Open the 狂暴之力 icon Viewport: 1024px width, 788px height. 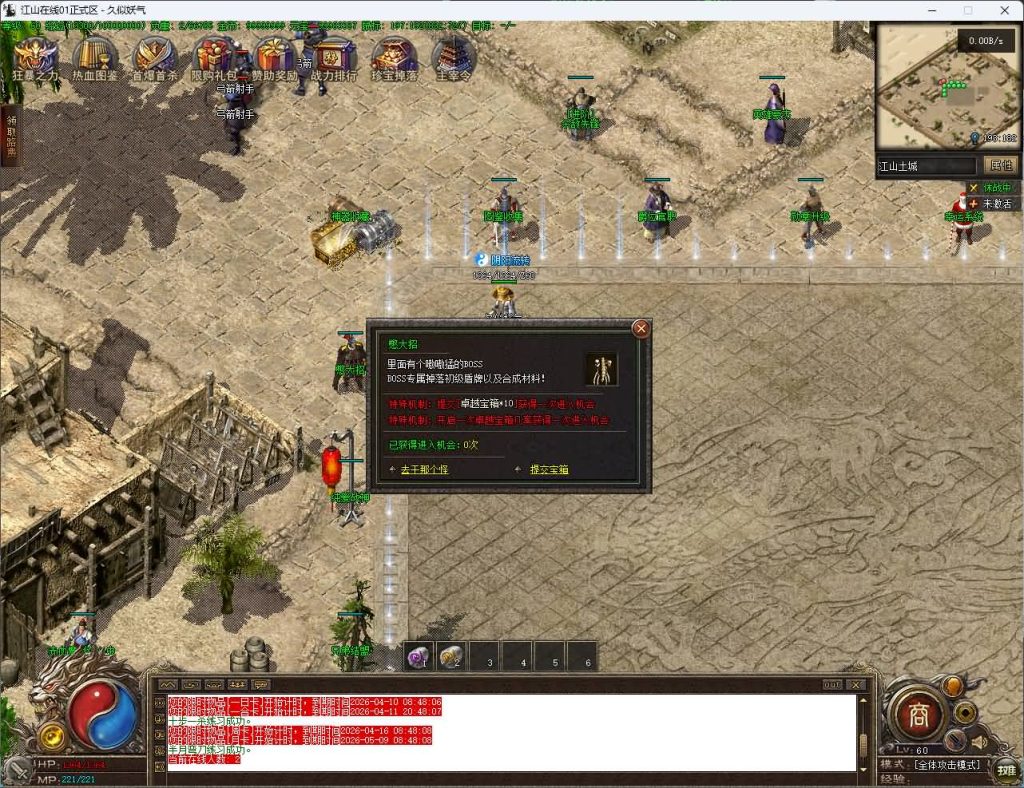pyautogui.click(x=35, y=58)
